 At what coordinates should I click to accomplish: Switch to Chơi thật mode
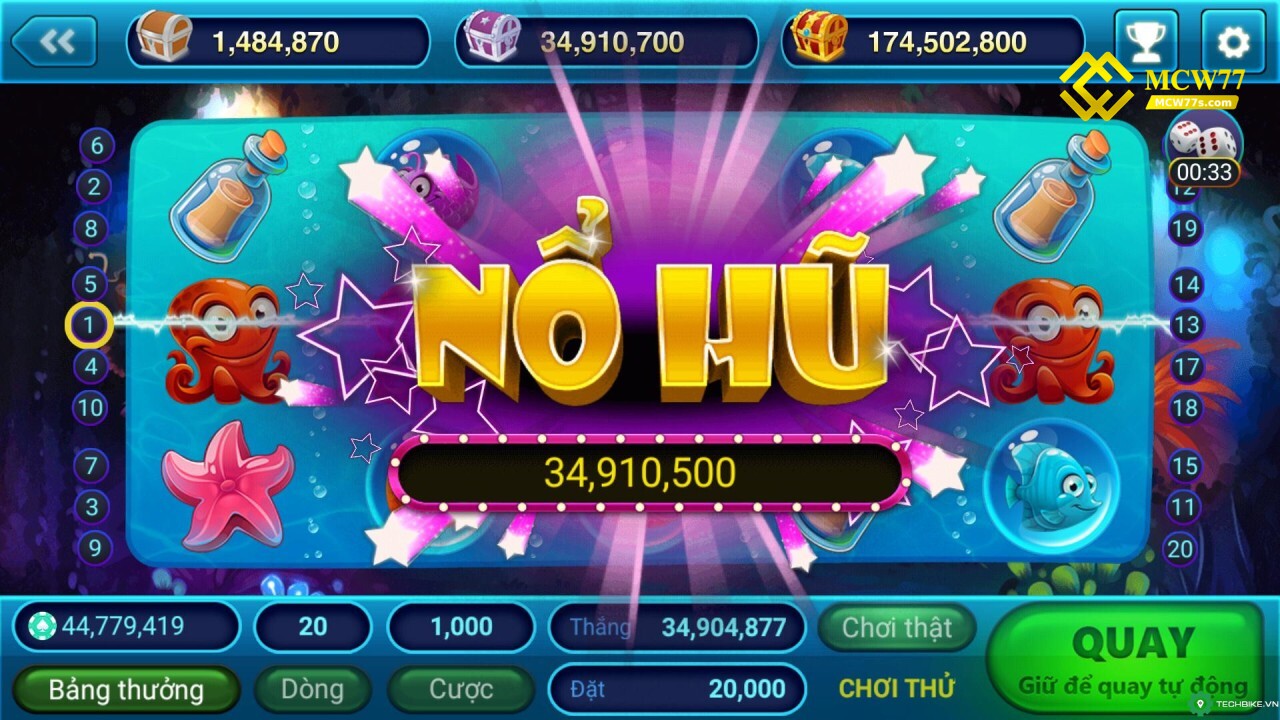tap(896, 628)
